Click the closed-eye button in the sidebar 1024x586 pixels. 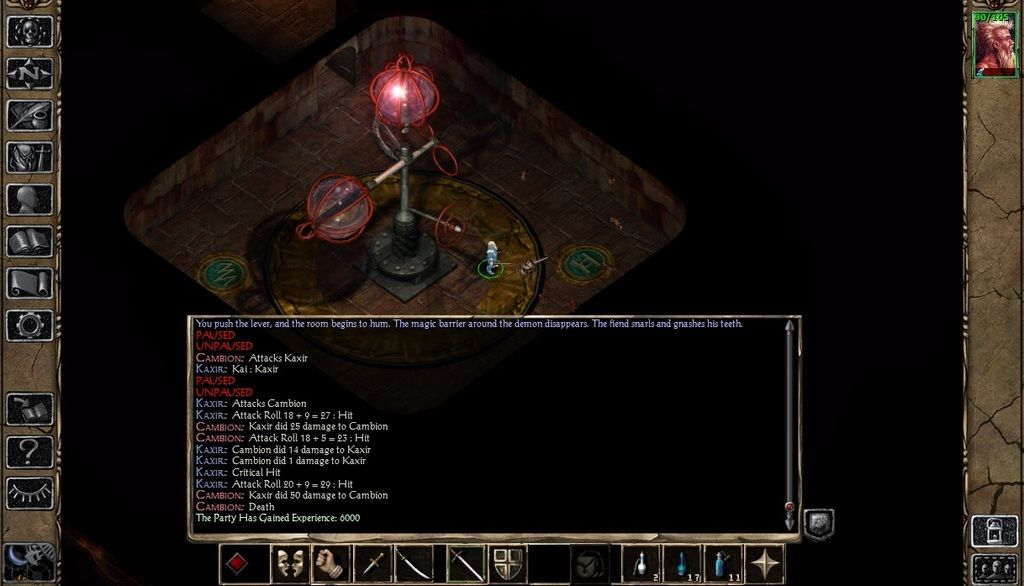30,493
